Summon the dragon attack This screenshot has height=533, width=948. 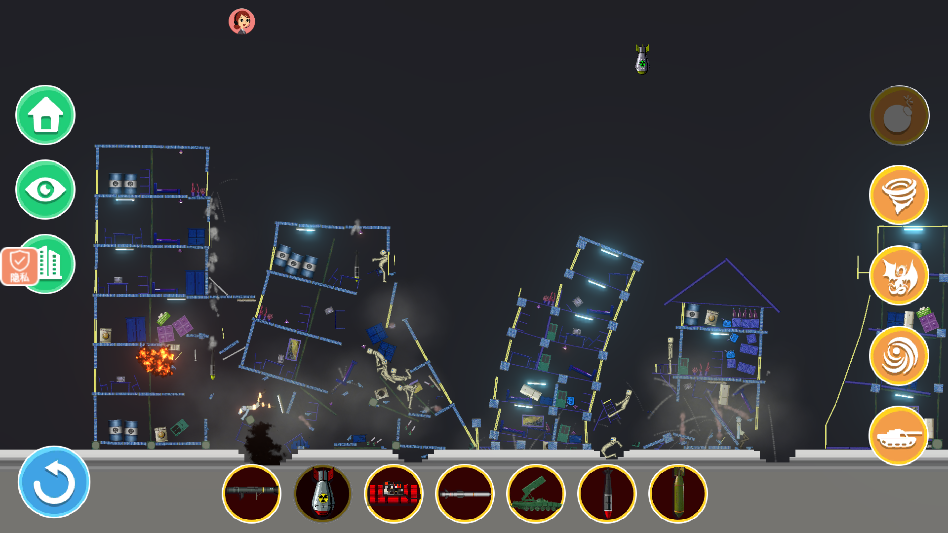coord(899,275)
